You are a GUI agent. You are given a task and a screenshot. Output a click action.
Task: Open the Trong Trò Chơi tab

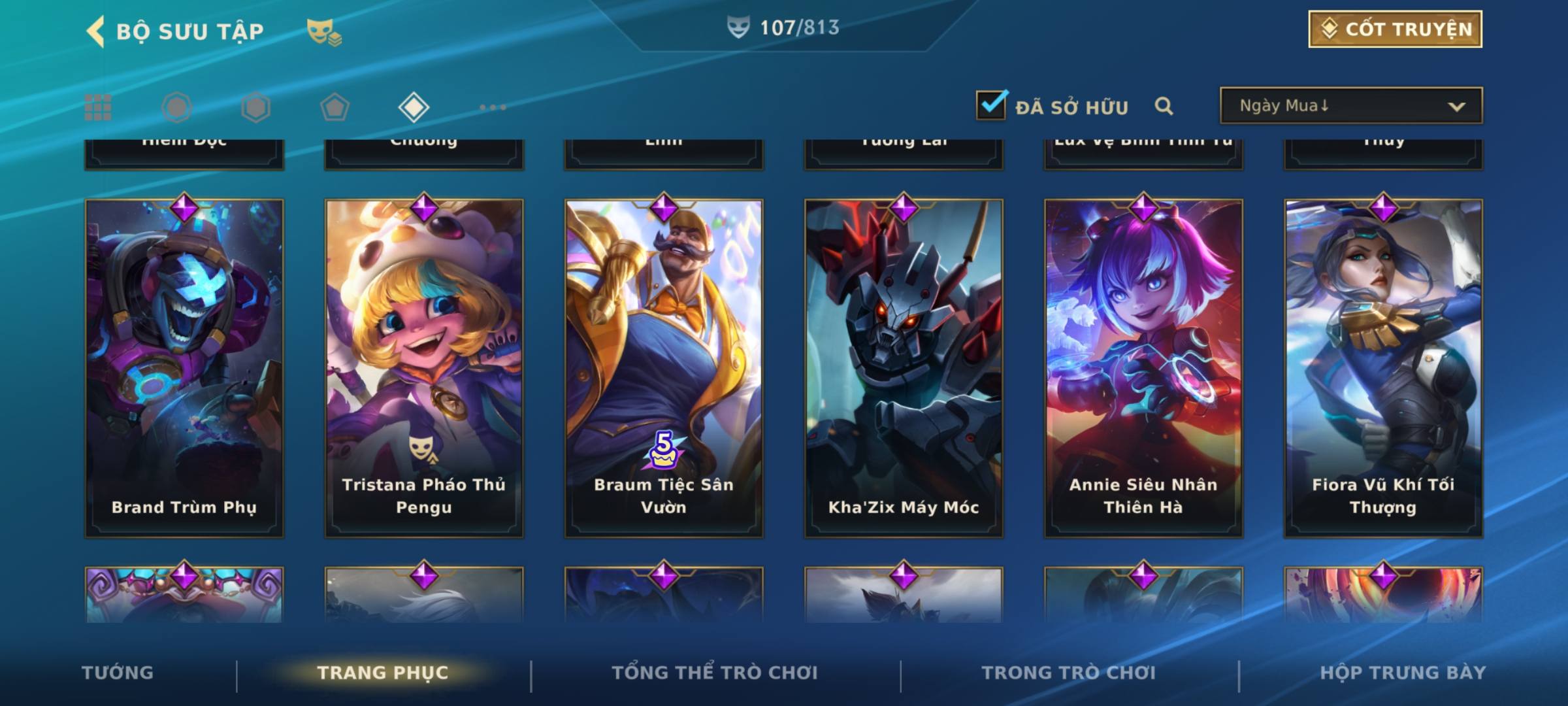[1069, 673]
